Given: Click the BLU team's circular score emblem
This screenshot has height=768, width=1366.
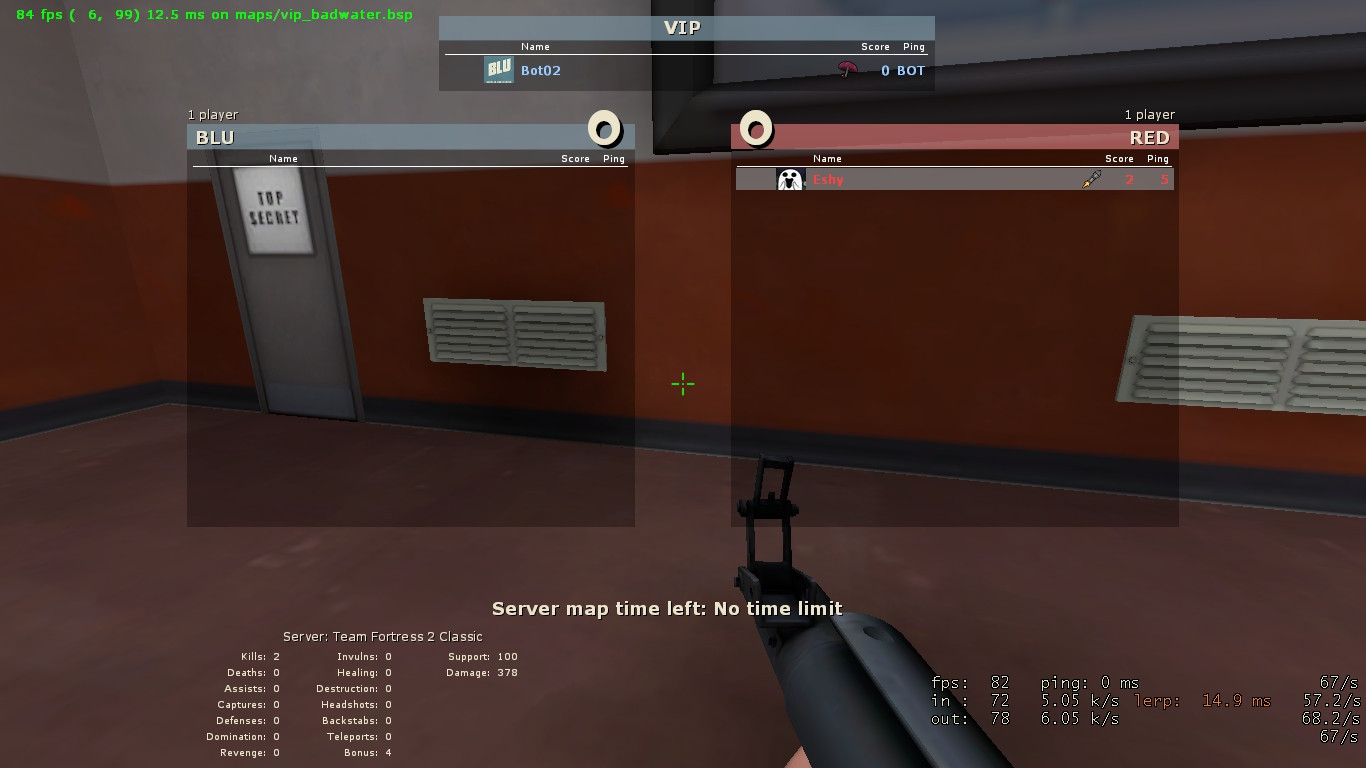Looking at the screenshot, I should pyautogui.click(x=603, y=130).
